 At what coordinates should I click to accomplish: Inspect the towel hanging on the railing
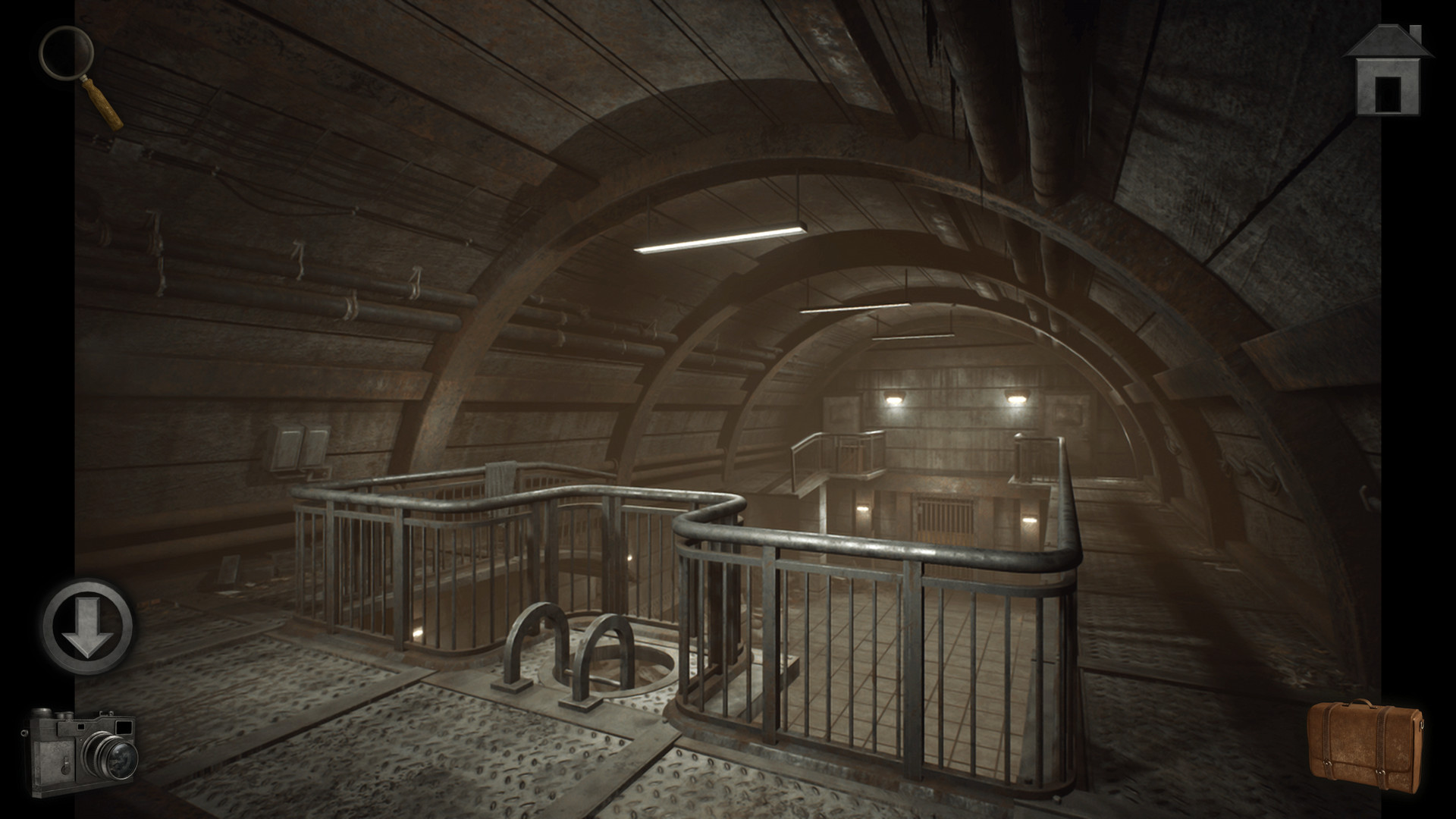point(500,478)
